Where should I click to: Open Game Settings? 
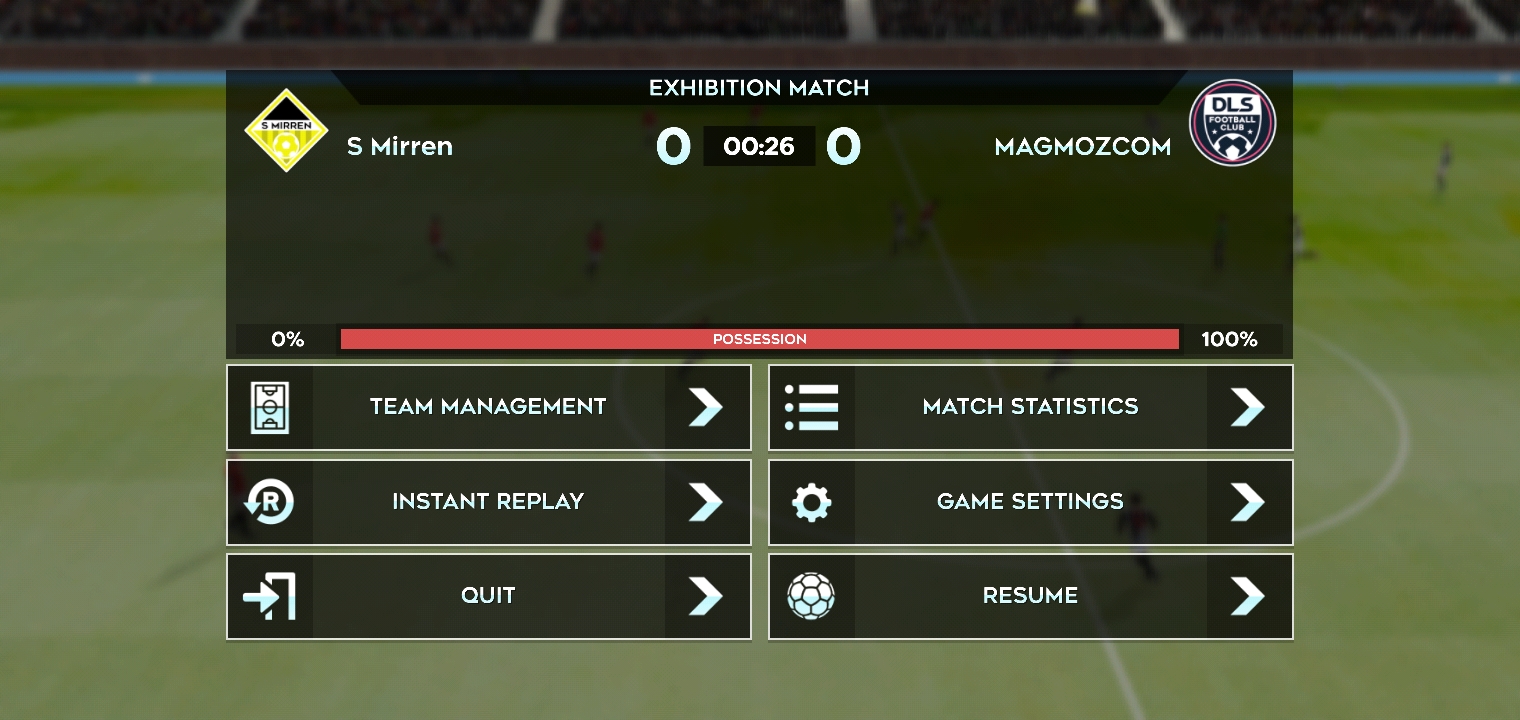(1030, 502)
